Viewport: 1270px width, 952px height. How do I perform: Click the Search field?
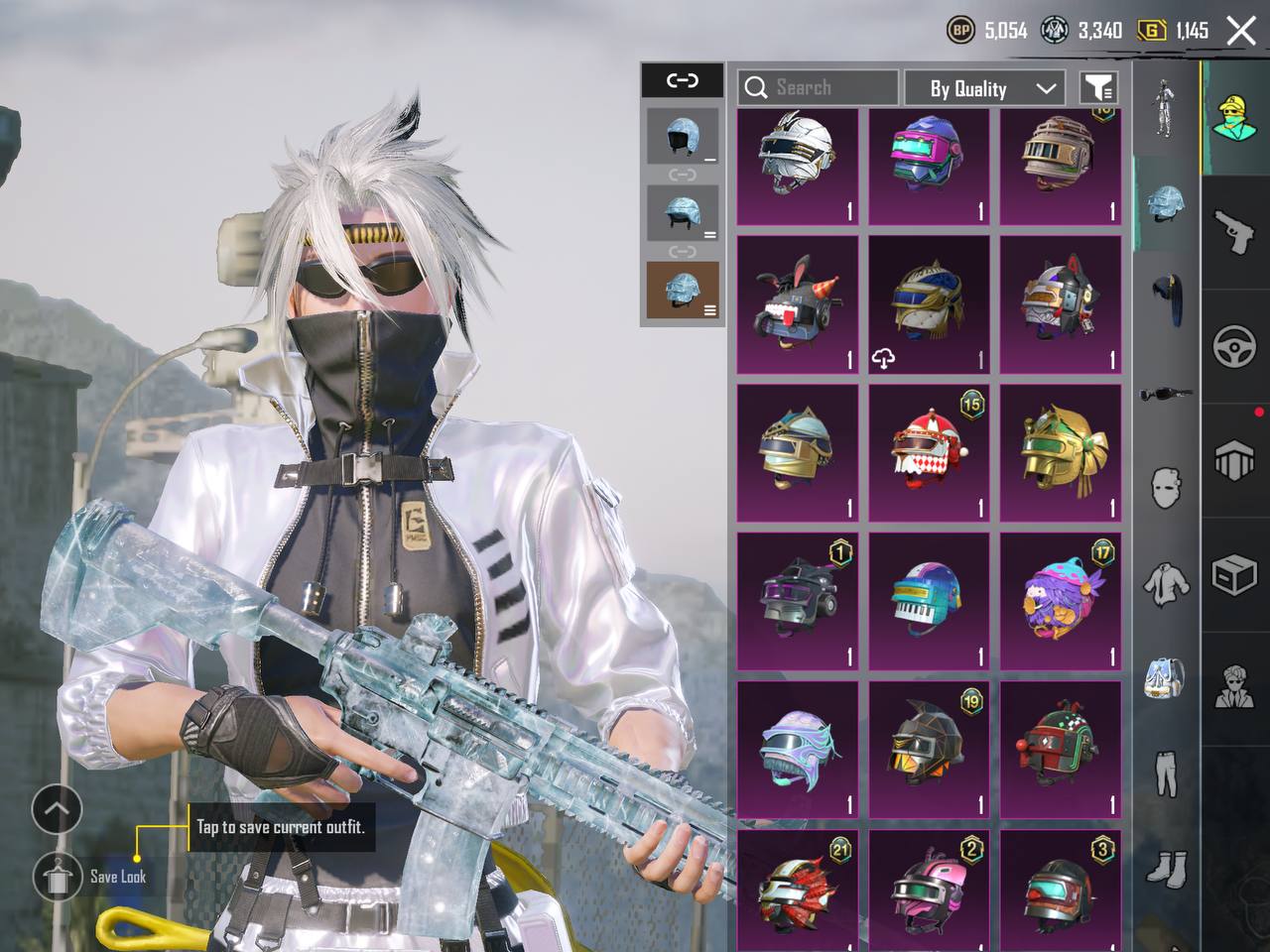pos(818,88)
